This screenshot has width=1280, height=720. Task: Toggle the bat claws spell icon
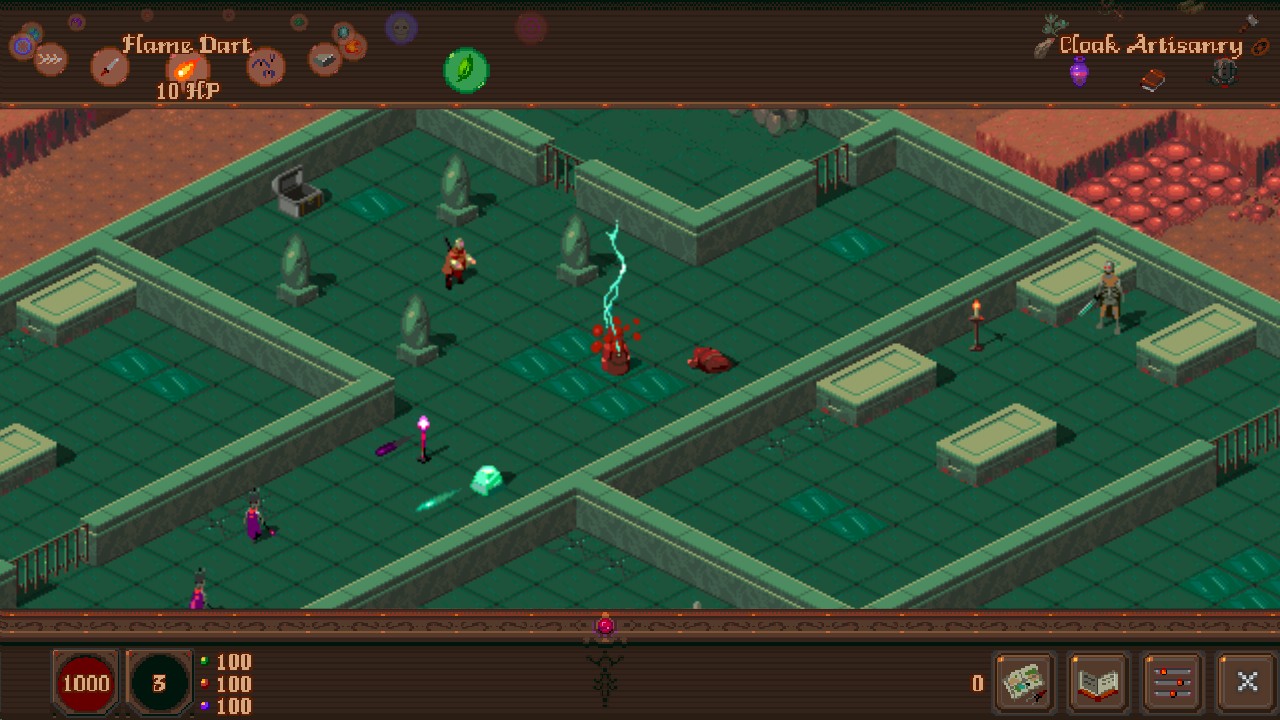point(265,66)
